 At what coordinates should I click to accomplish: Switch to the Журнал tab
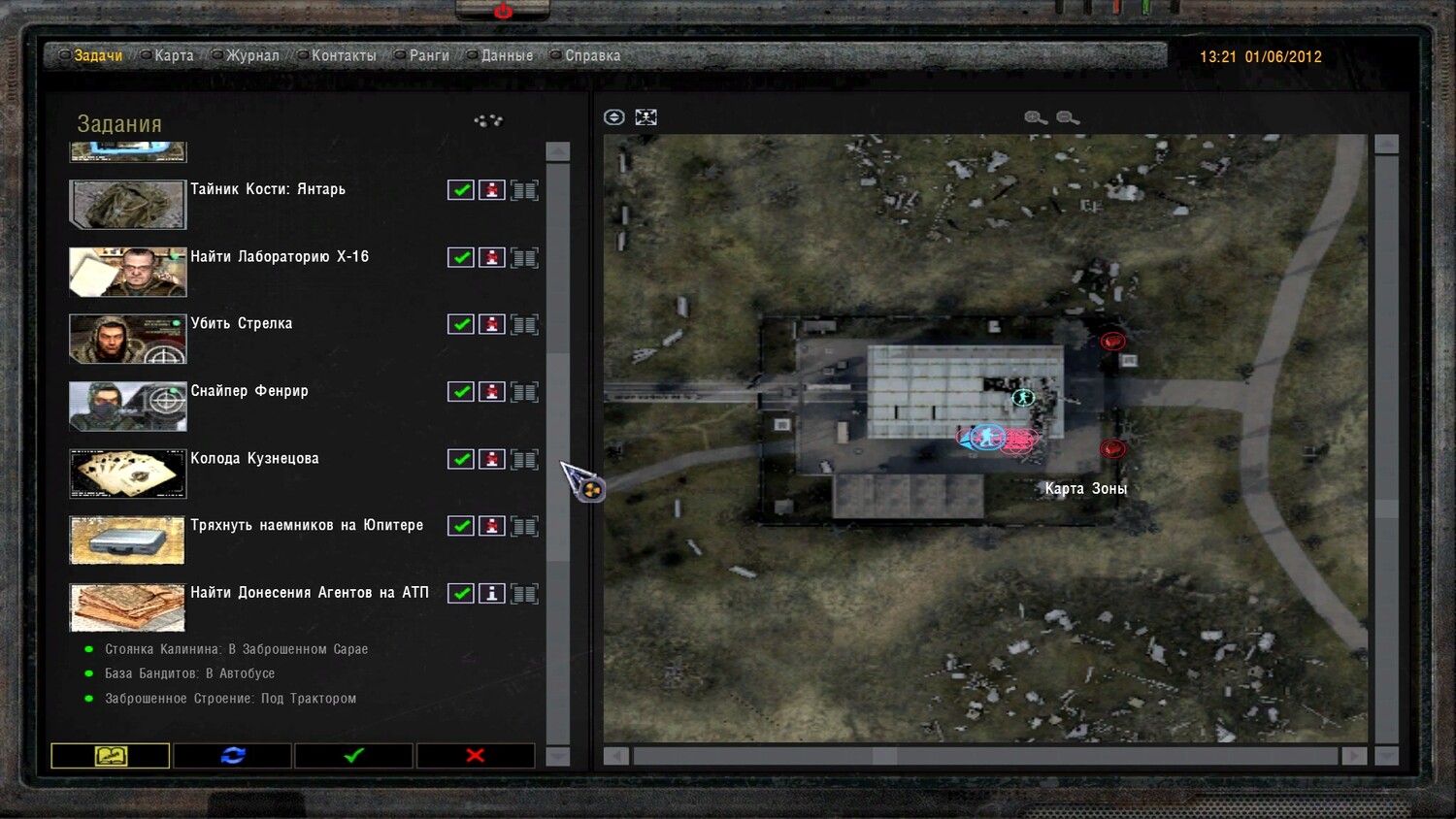[x=251, y=56]
